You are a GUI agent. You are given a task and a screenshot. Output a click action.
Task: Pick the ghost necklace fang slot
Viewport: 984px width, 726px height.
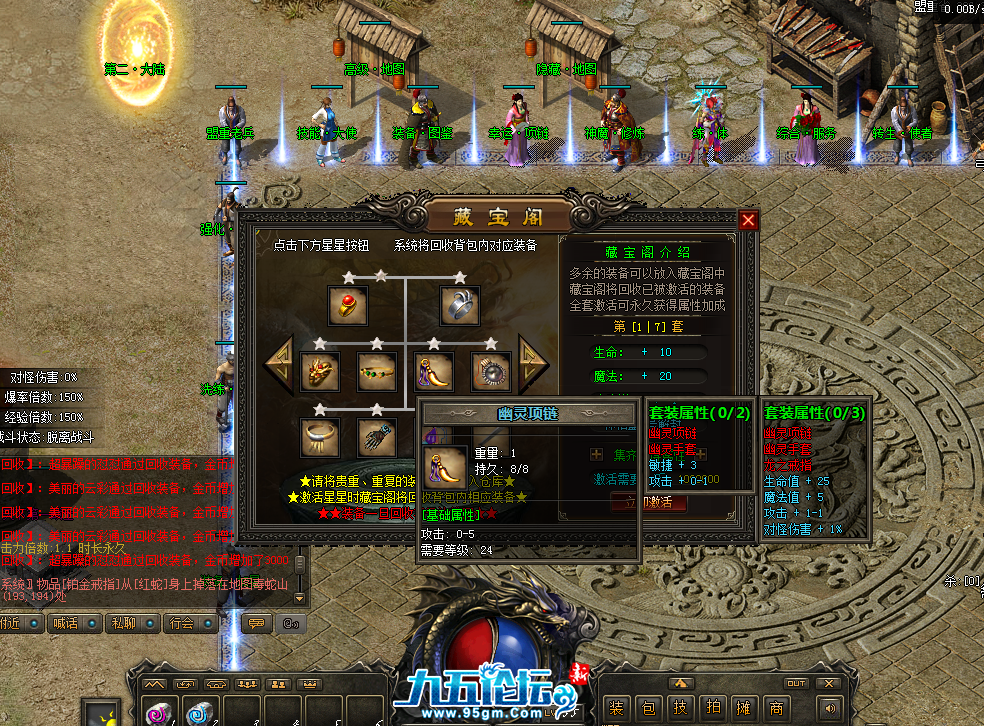tap(434, 372)
